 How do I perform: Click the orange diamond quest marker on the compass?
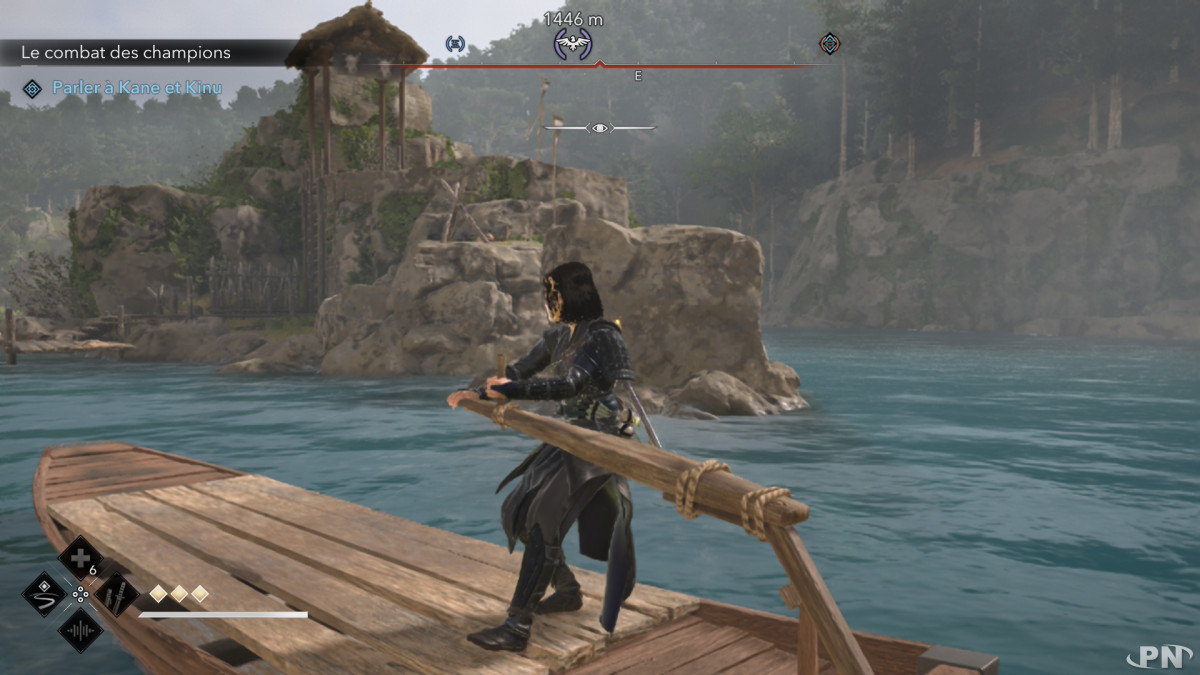[x=829, y=43]
